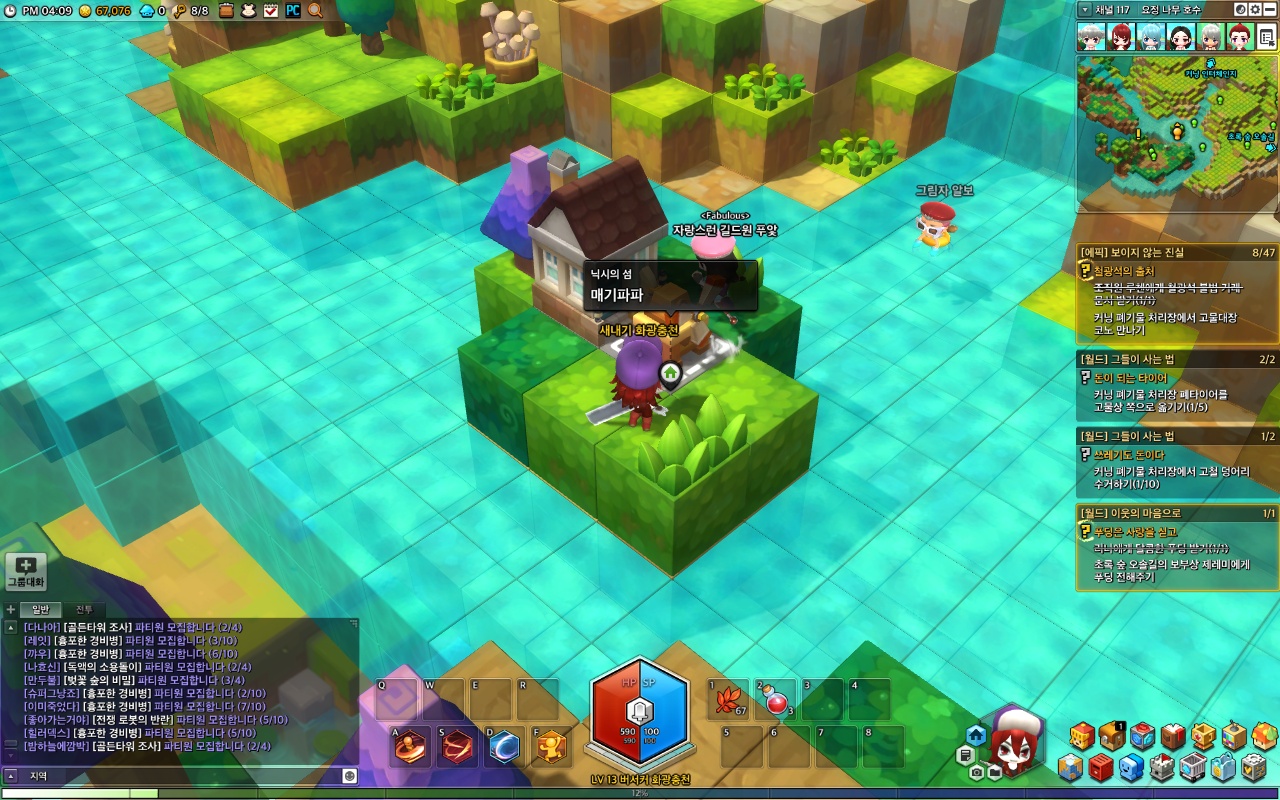1280x800 pixels.
Task: Open the gear settings button above the minimap
Action: (1255, 9)
